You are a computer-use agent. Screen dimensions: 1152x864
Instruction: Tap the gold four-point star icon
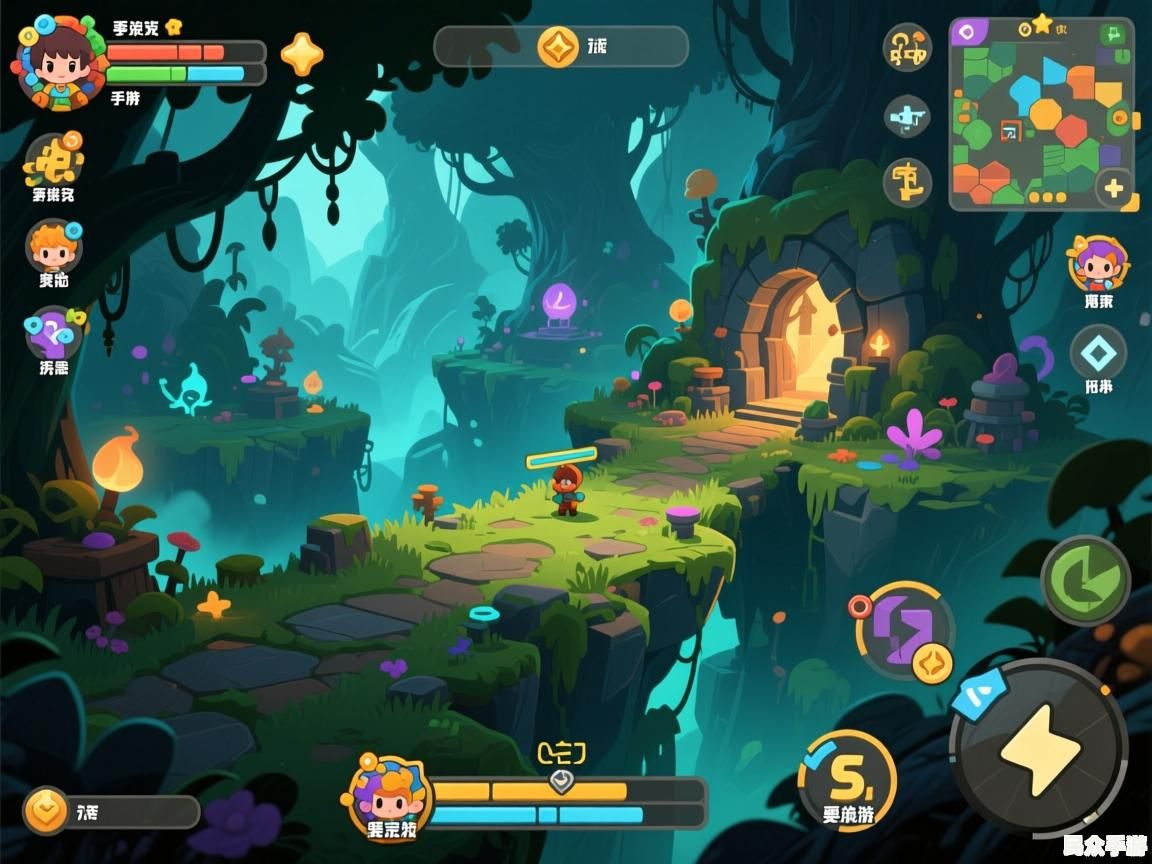click(301, 54)
